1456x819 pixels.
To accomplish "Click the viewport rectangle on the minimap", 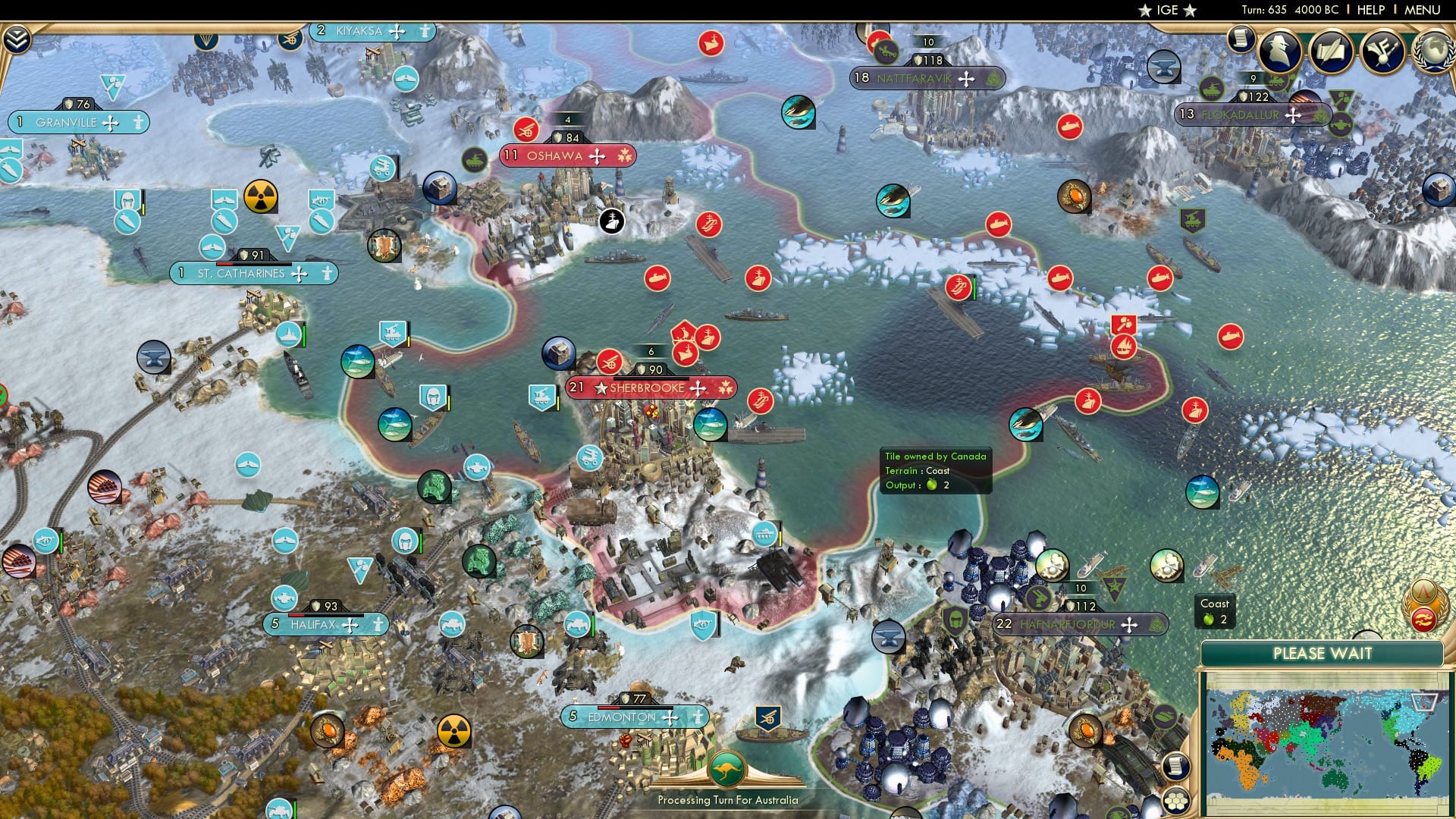I will tap(1424, 701).
